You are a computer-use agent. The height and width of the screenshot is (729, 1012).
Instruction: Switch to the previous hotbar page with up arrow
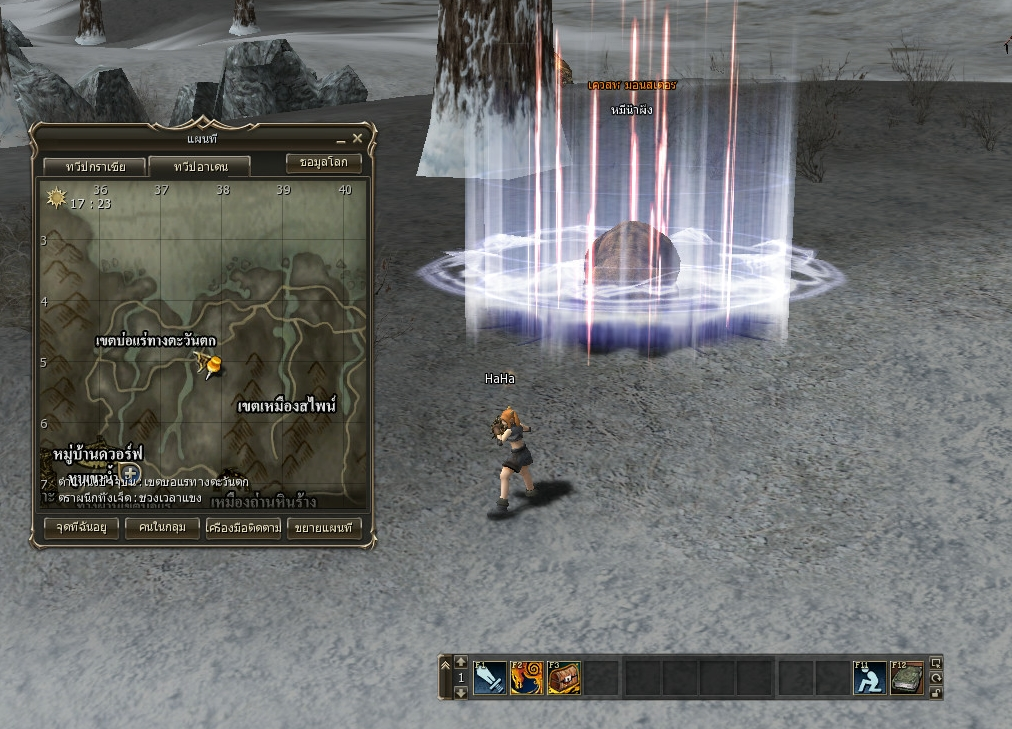click(x=461, y=662)
